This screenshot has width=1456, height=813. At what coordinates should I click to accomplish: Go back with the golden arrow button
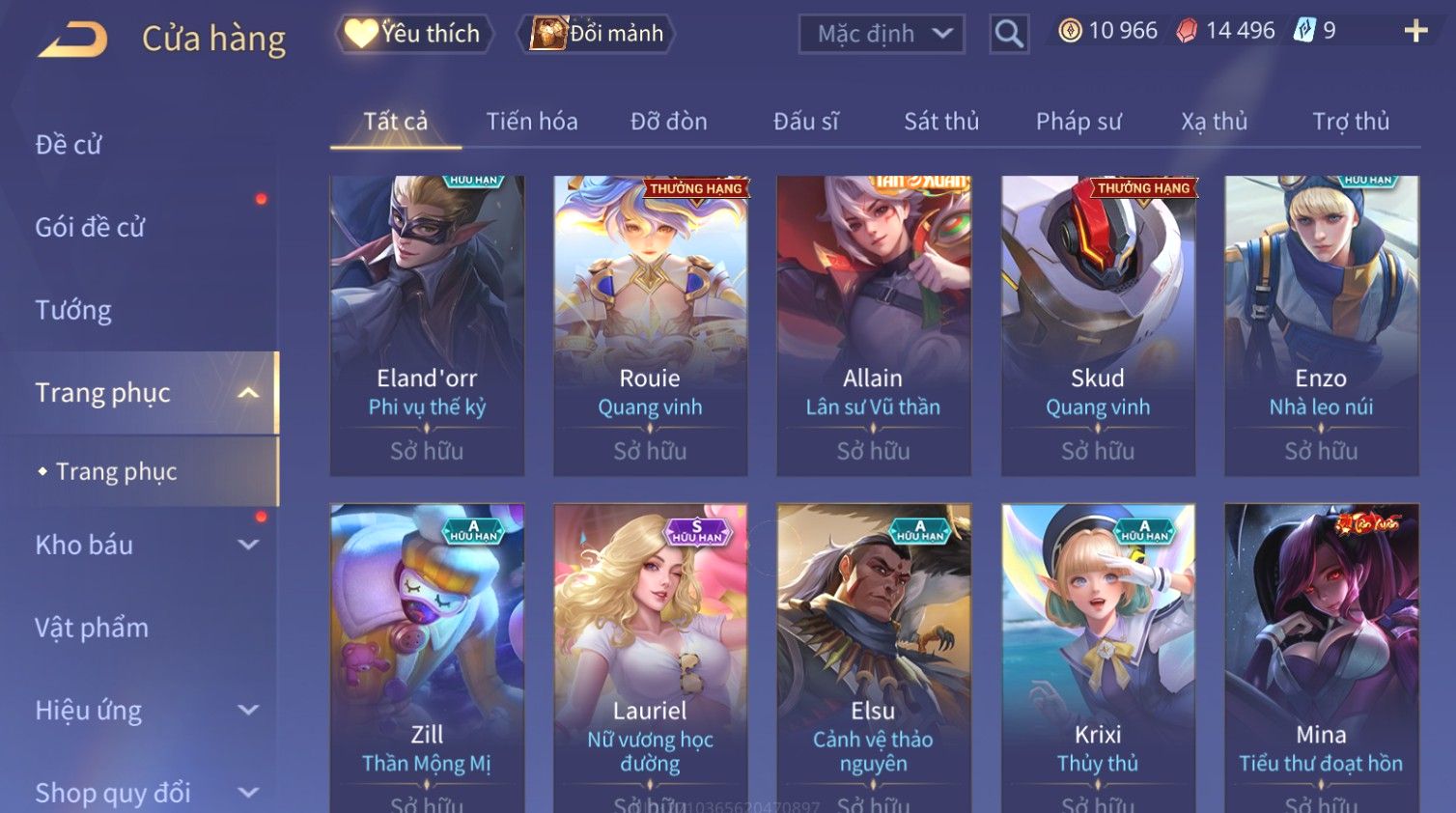[72, 40]
